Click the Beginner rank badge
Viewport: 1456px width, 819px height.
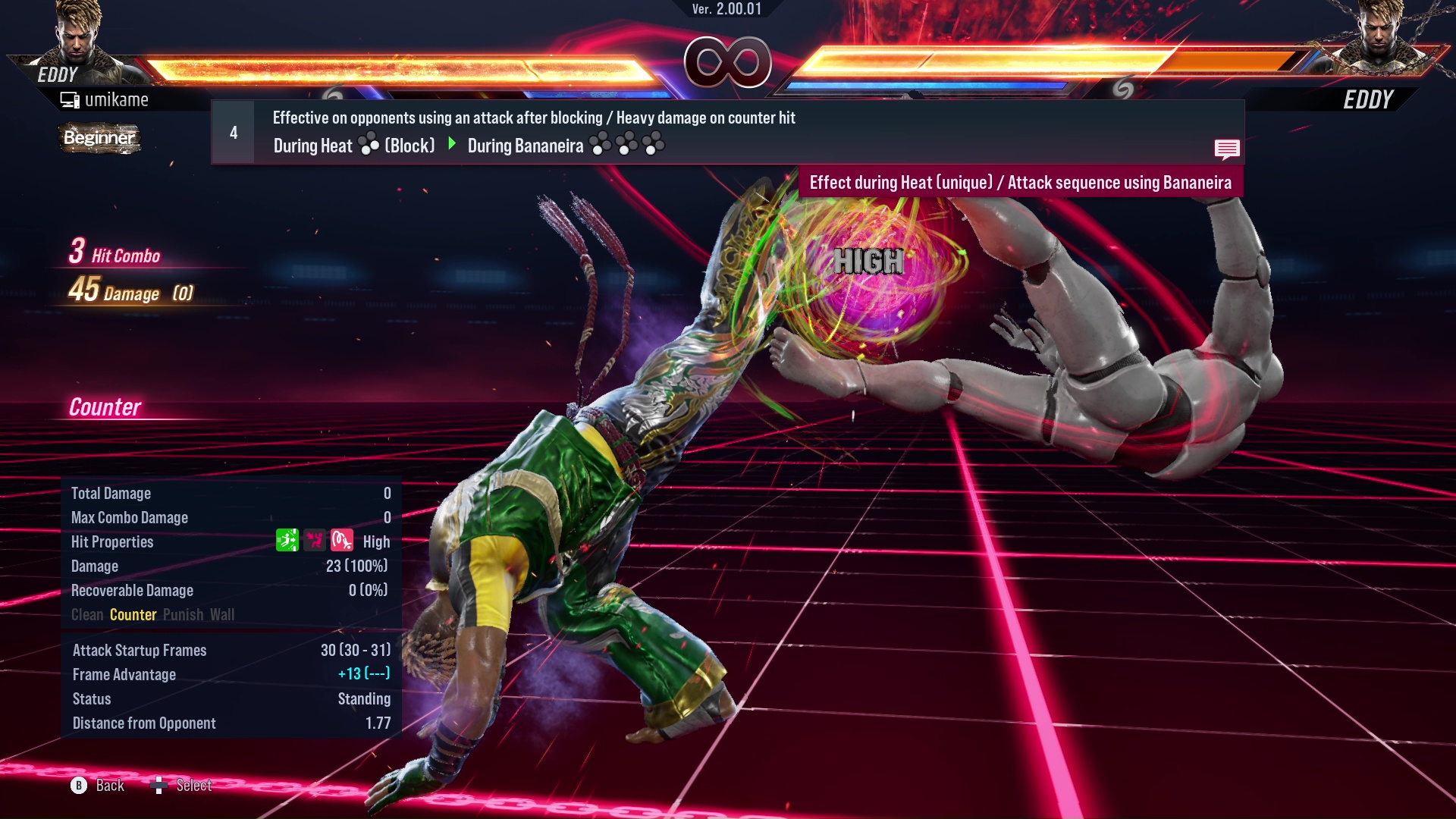pyautogui.click(x=99, y=139)
